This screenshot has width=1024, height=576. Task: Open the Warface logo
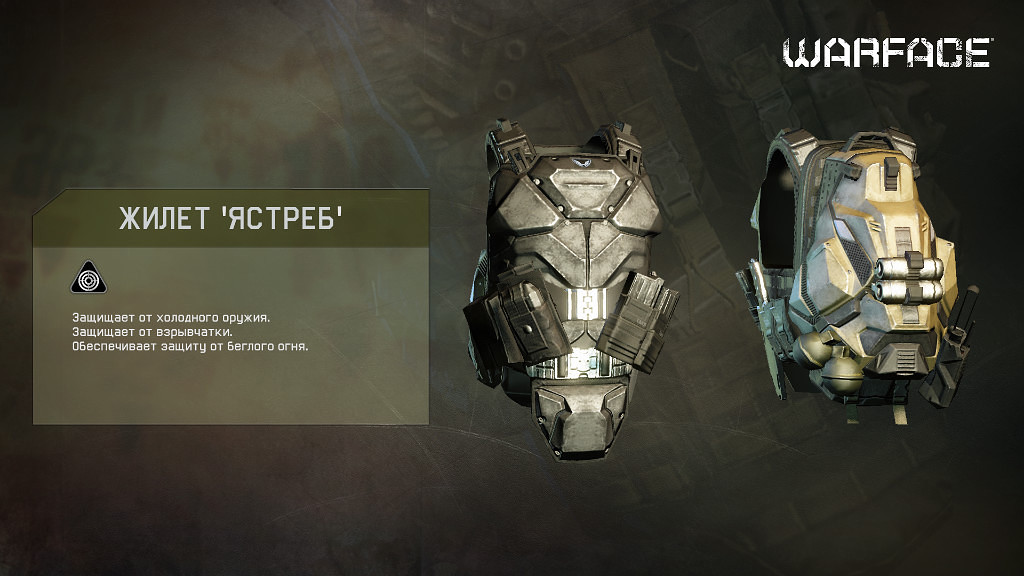tap(886, 53)
